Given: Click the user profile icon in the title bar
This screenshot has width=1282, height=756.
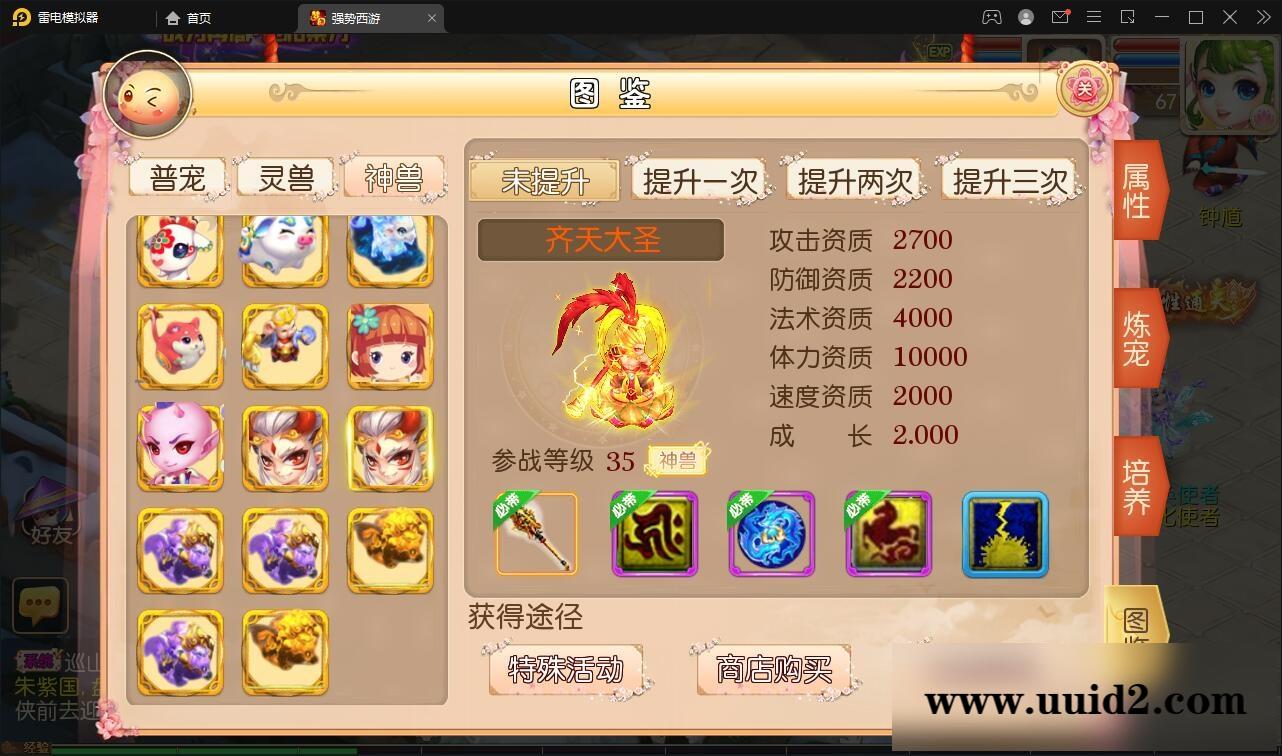Looking at the screenshot, I should 1024,17.
